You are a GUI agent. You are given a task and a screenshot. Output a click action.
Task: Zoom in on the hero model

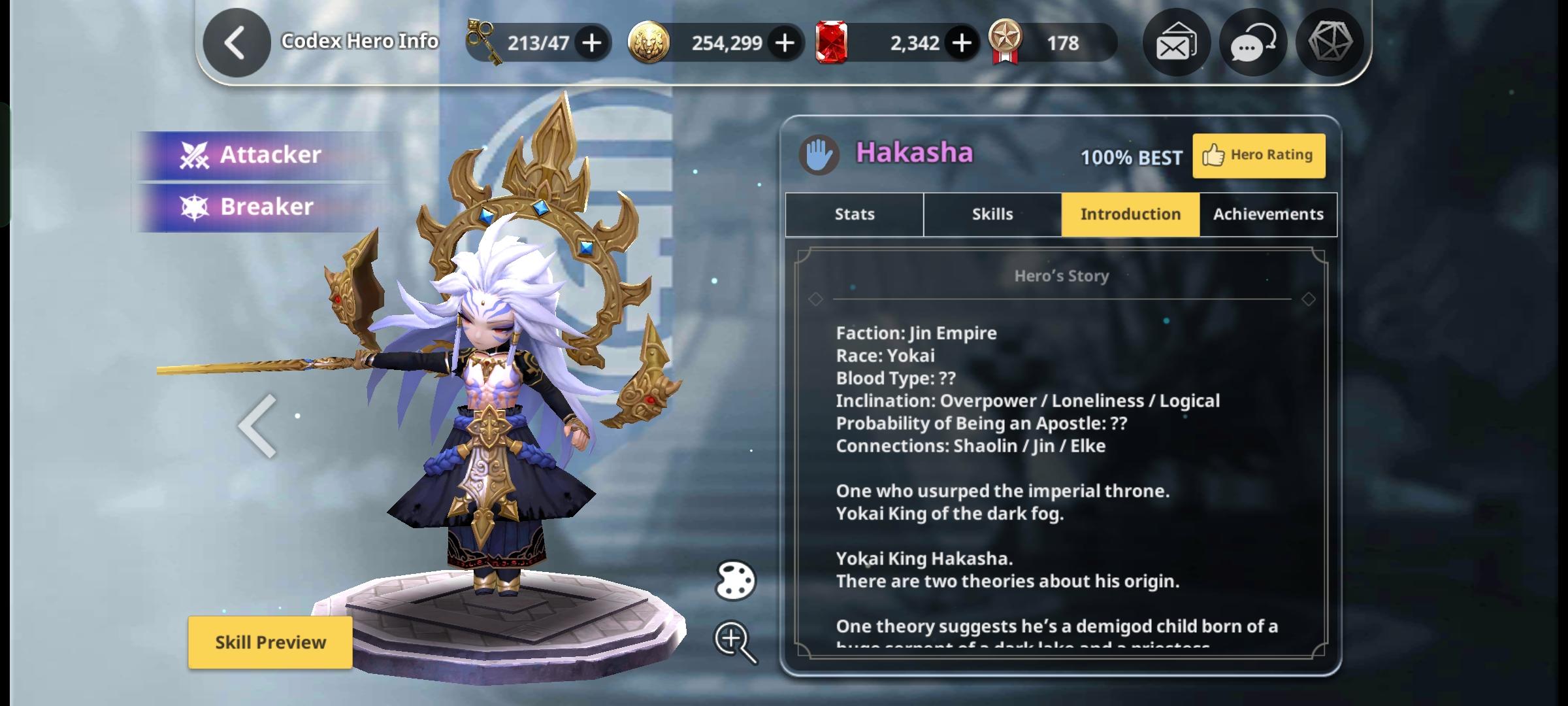tap(735, 641)
